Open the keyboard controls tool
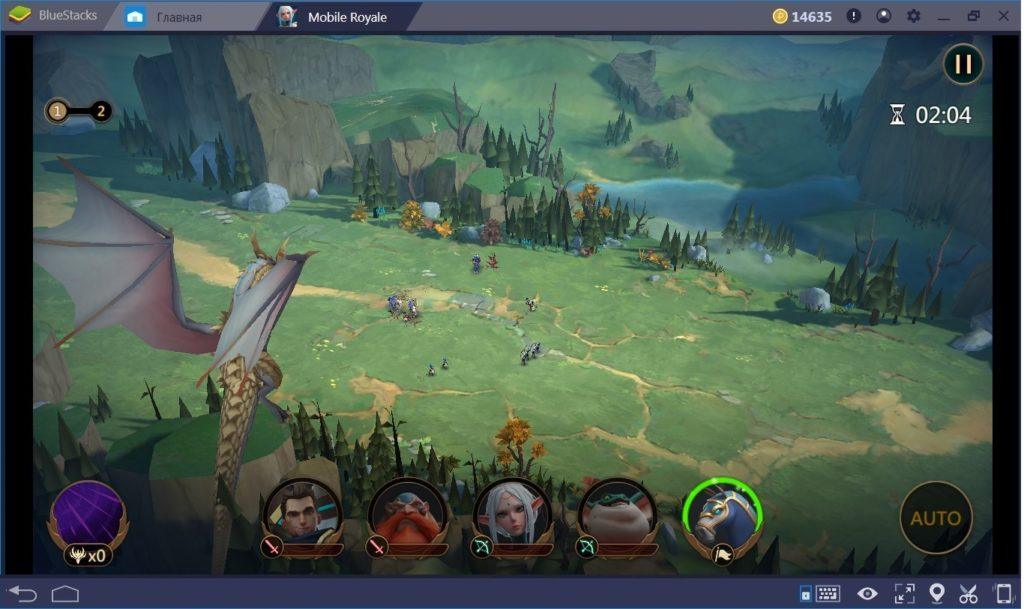The image size is (1024, 609). click(x=827, y=594)
